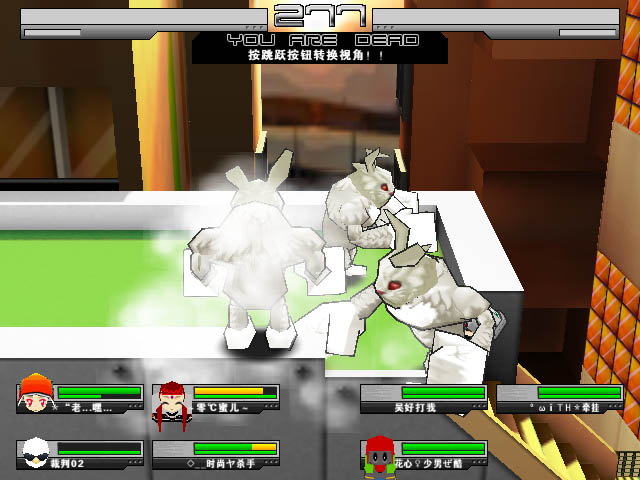This screenshot has width=640, height=480.
Task: Pick the 吴好打我 player panel
Action: click(x=424, y=399)
